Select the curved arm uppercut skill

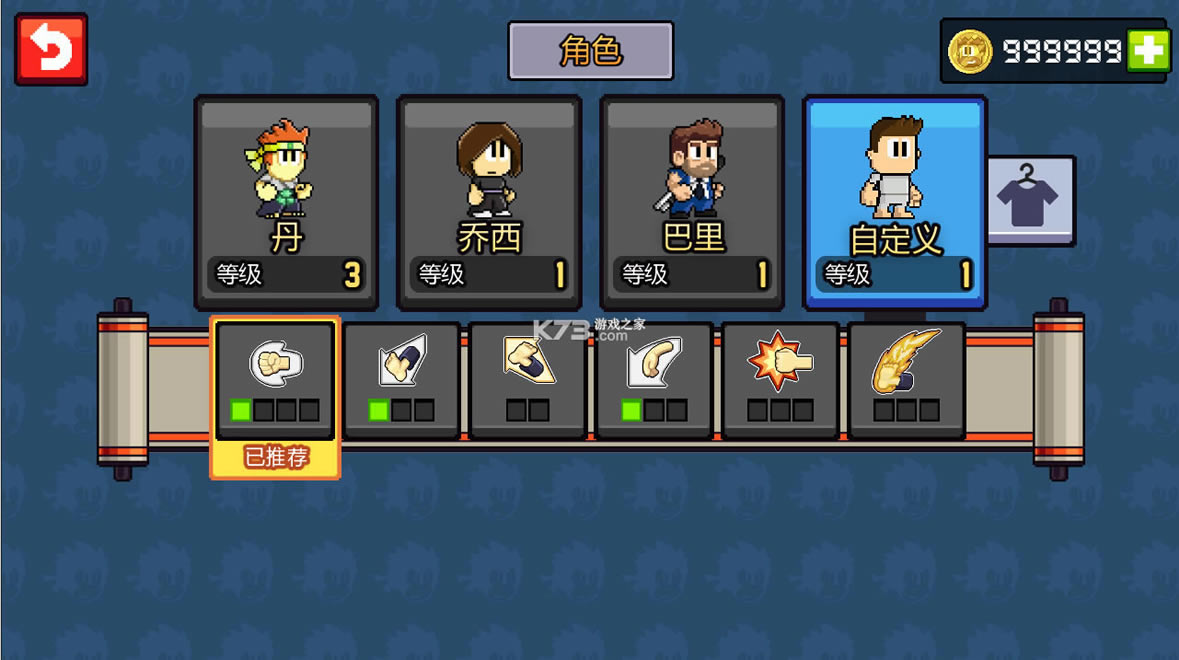point(654,379)
